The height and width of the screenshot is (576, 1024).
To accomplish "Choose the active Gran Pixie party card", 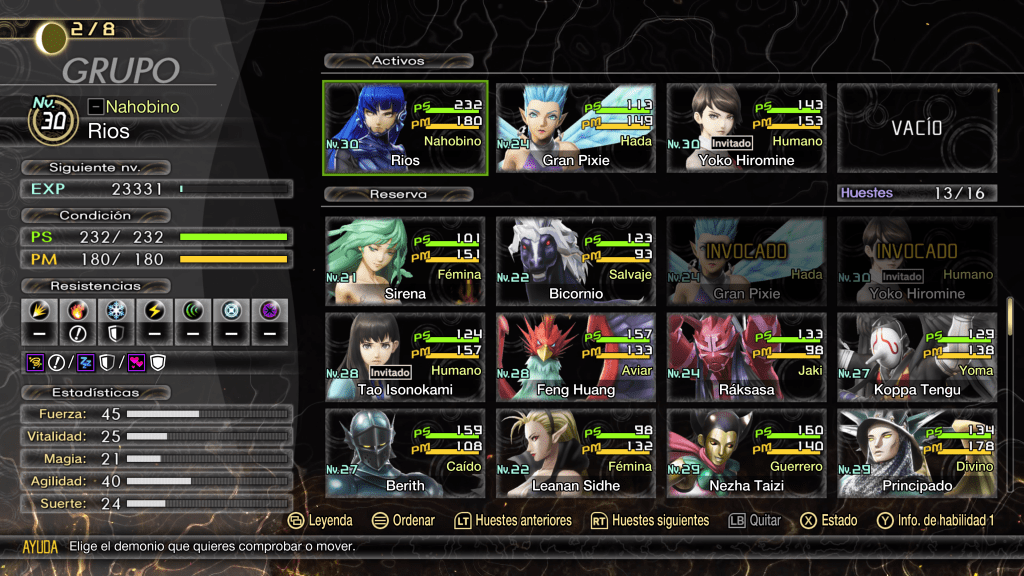I will click(x=576, y=127).
